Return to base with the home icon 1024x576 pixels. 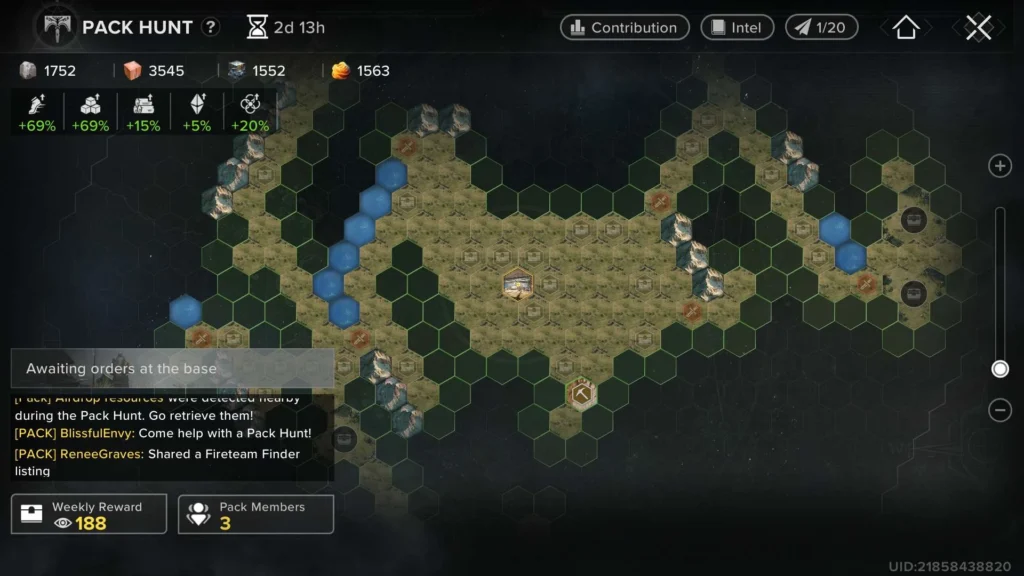coord(905,28)
